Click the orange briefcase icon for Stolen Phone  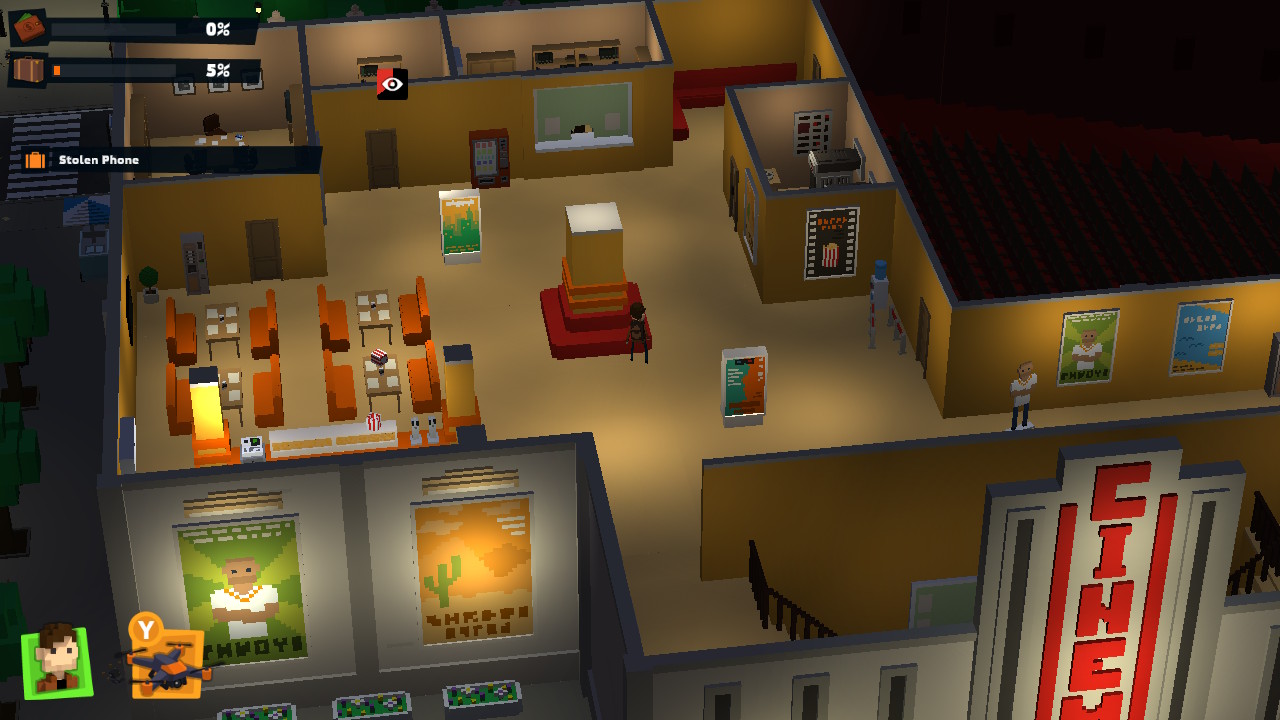36,158
